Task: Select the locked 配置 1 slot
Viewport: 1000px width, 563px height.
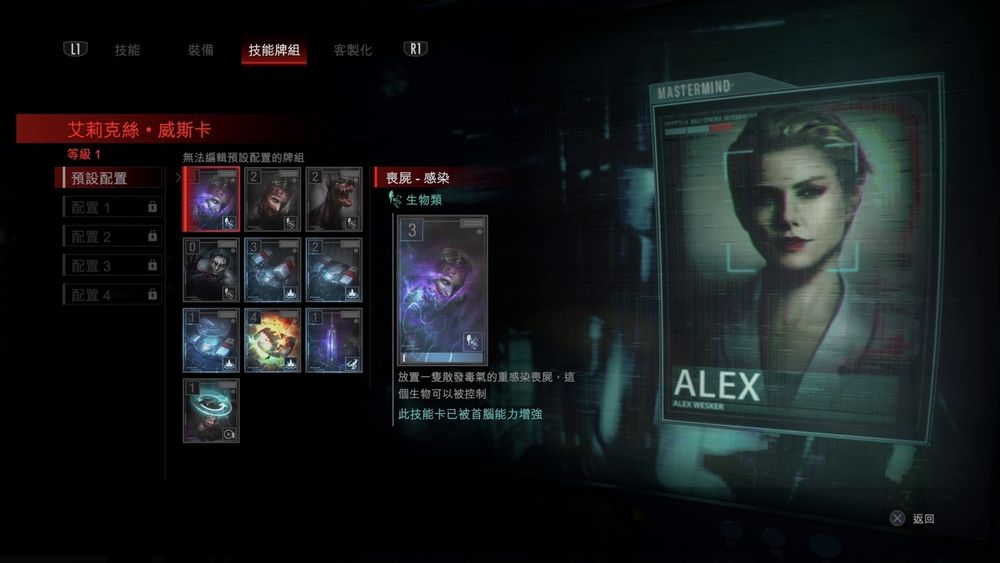Action: [x=111, y=207]
